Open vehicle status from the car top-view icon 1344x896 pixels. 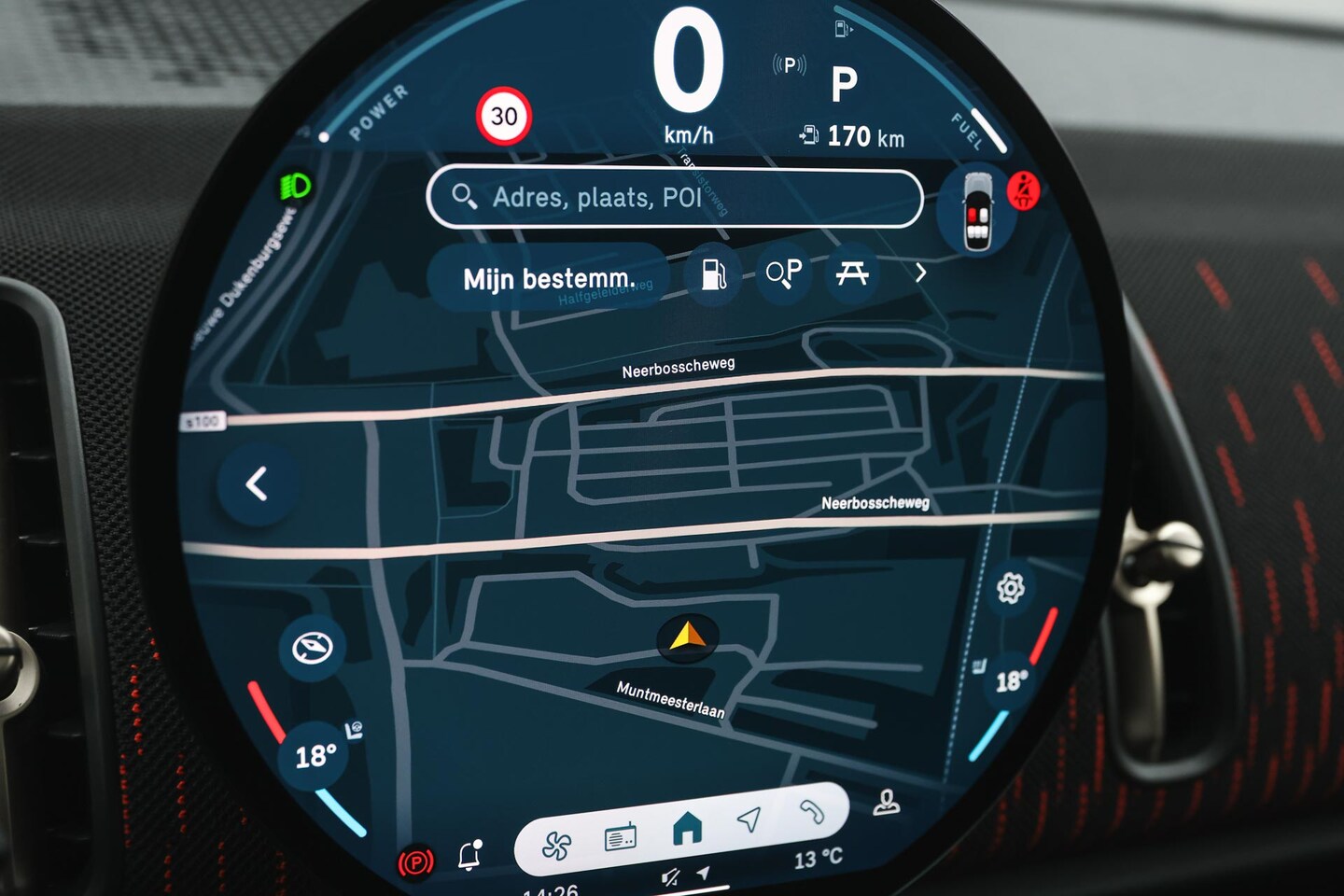[x=977, y=213]
